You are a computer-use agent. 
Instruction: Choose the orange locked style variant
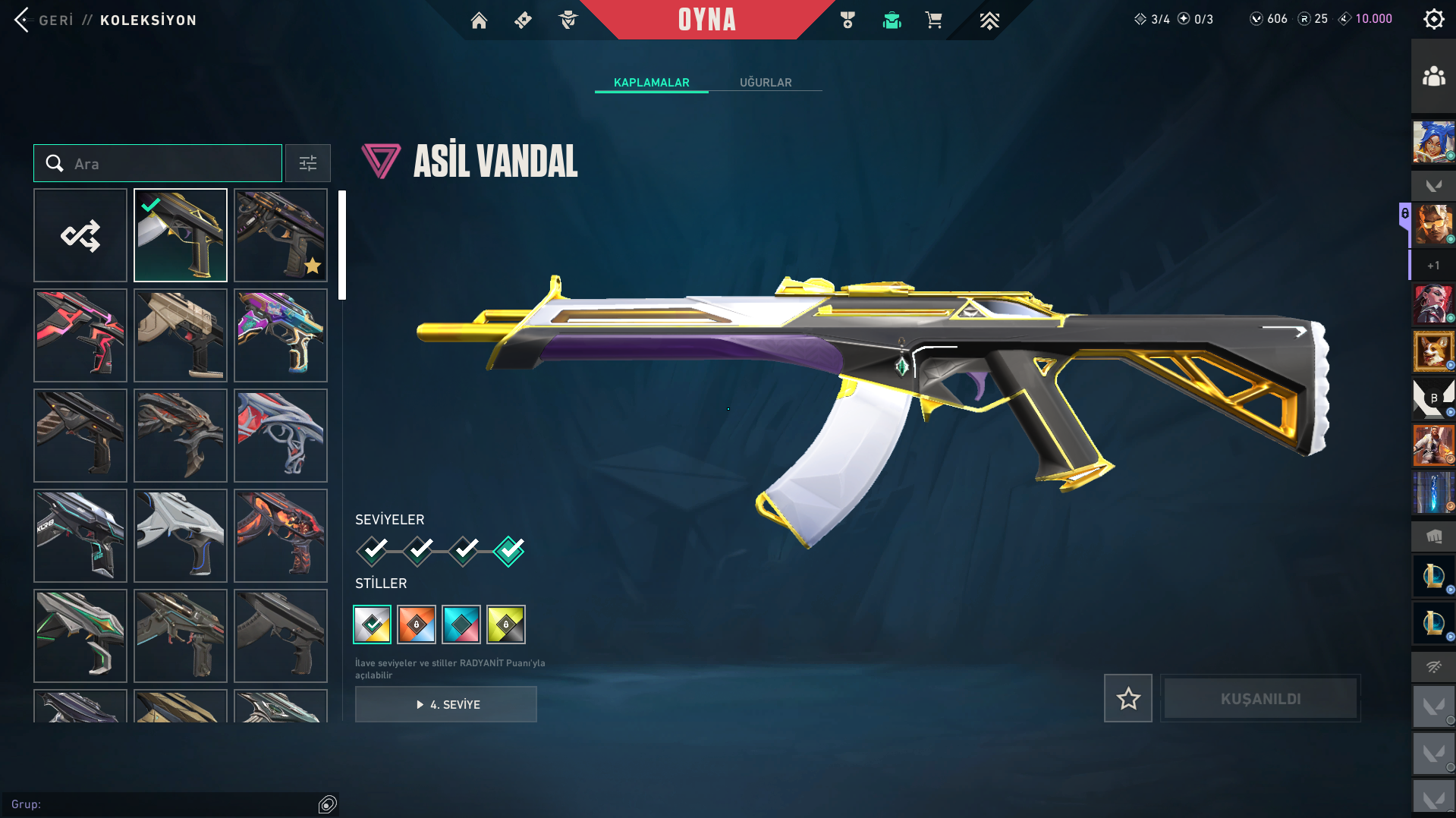[x=417, y=625]
